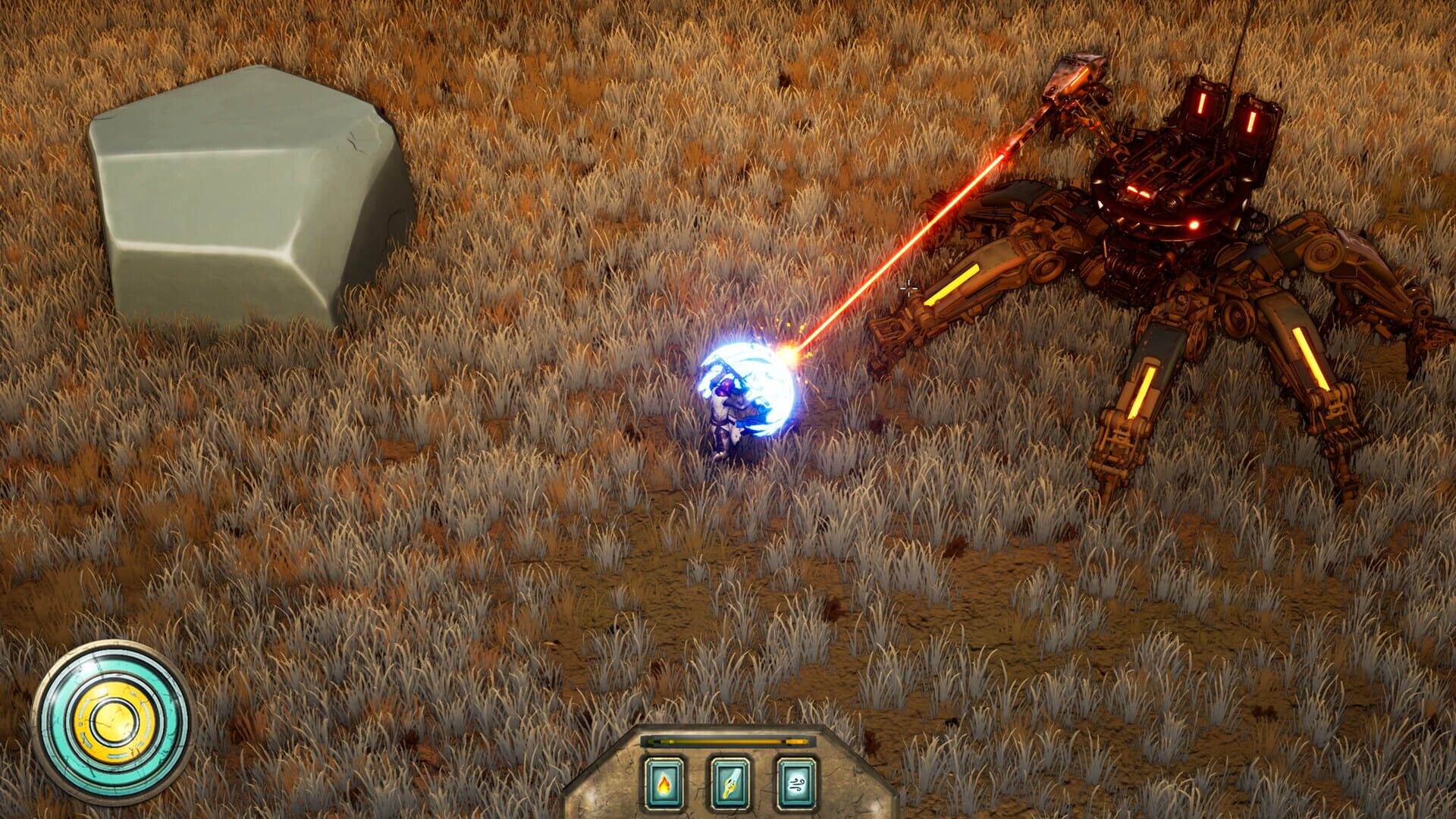Screen dimensions: 1456x819
Task: Click the yellow energy bar above the cards
Action: (x=728, y=741)
